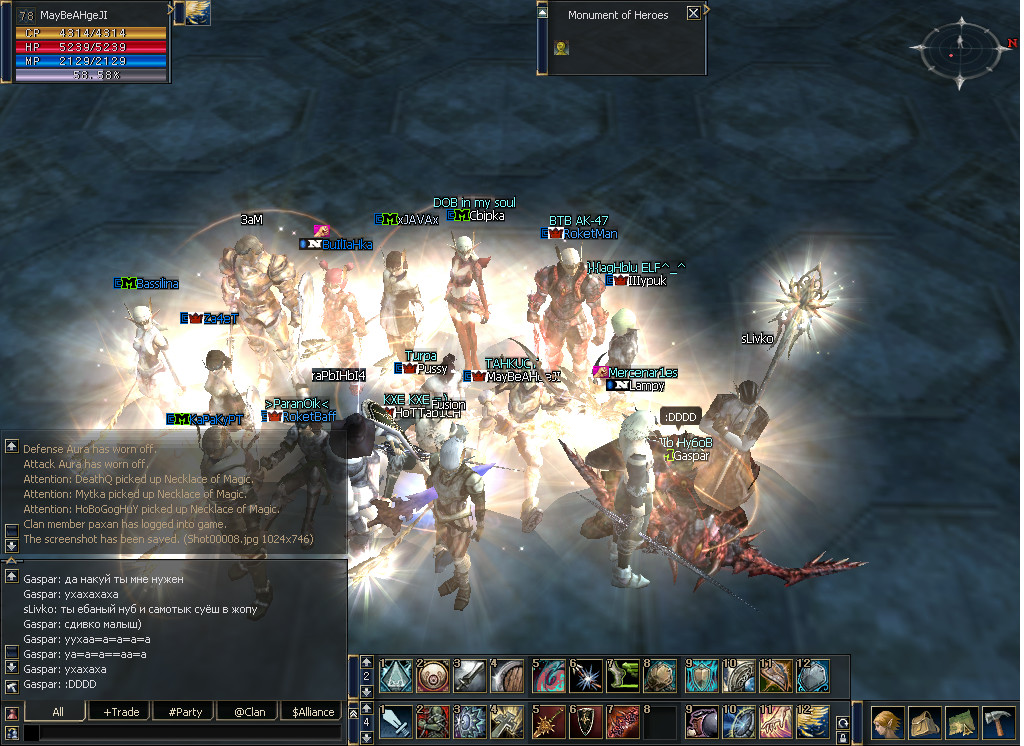This screenshot has width=1024, height=746.
Task: Open the character status portrait icon
Action: 887,722
